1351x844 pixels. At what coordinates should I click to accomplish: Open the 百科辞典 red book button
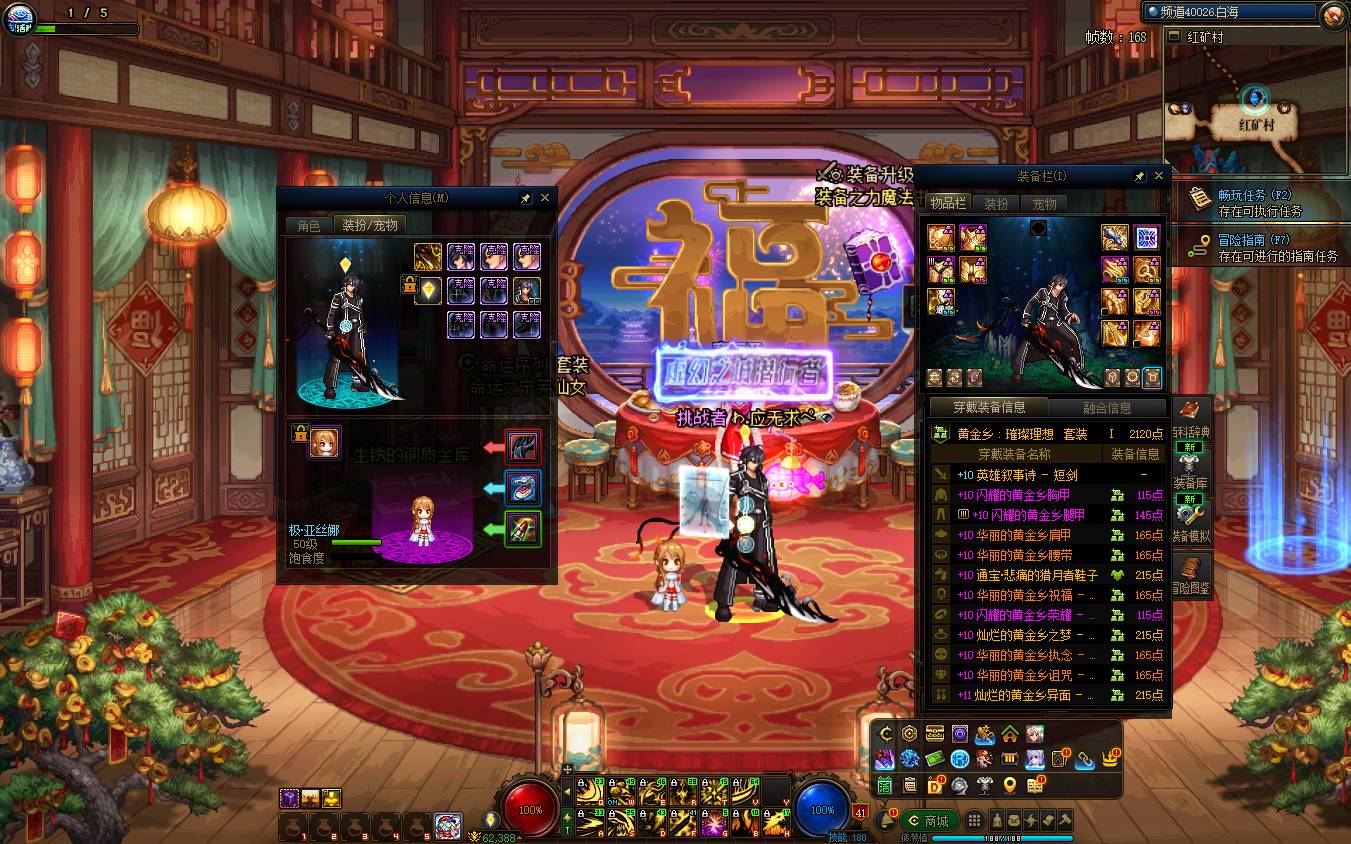[1190, 418]
